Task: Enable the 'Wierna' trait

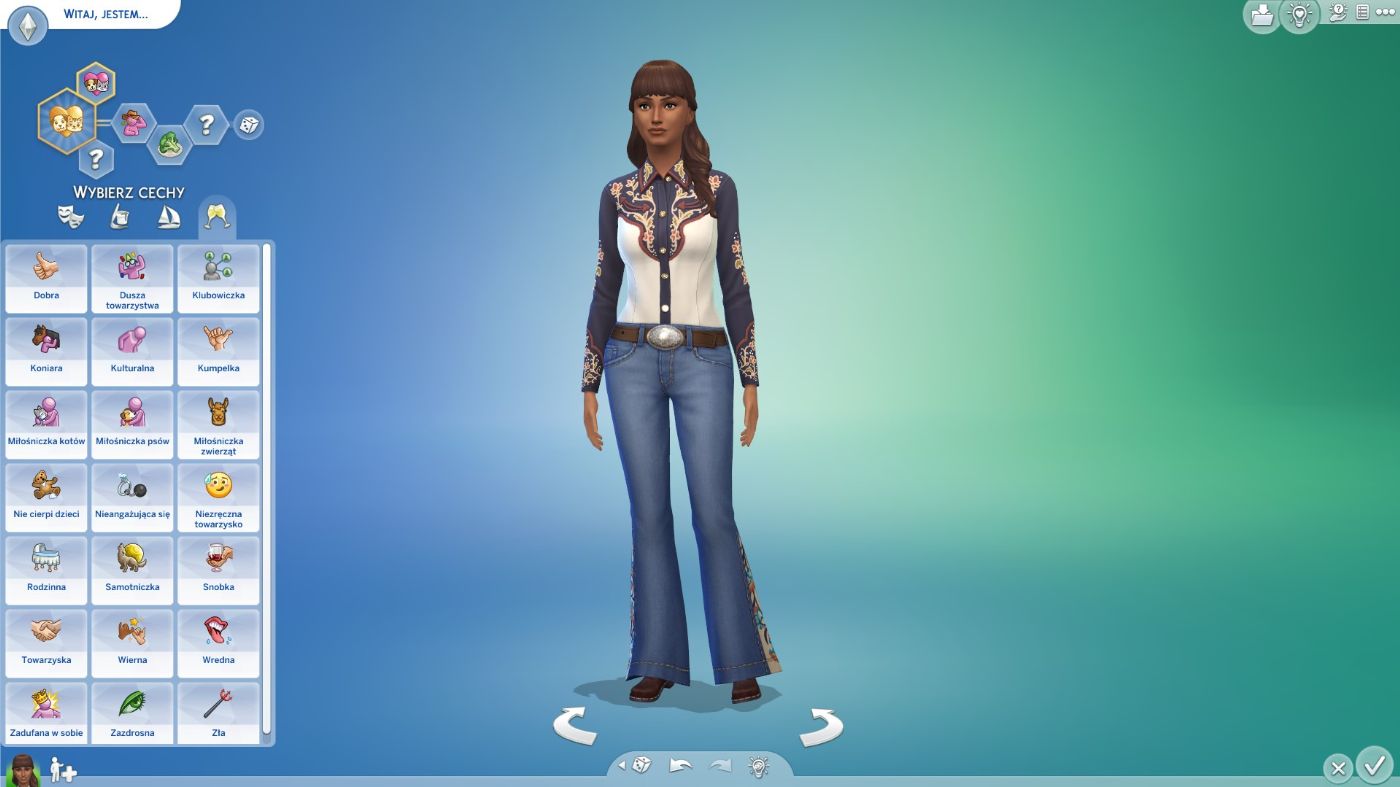Action: pos(132,641)
